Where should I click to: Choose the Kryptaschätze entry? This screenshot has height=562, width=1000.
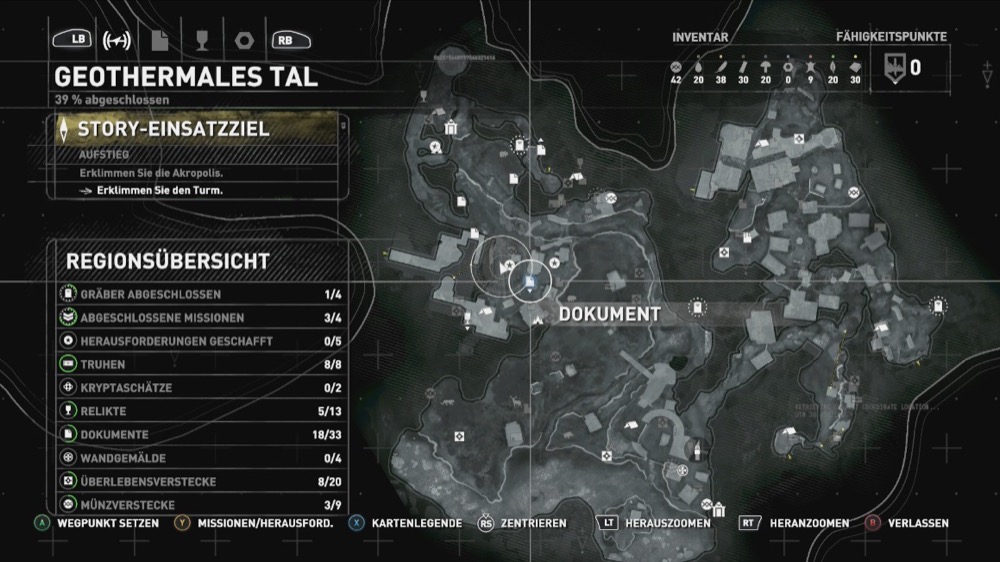coord(200,388)
